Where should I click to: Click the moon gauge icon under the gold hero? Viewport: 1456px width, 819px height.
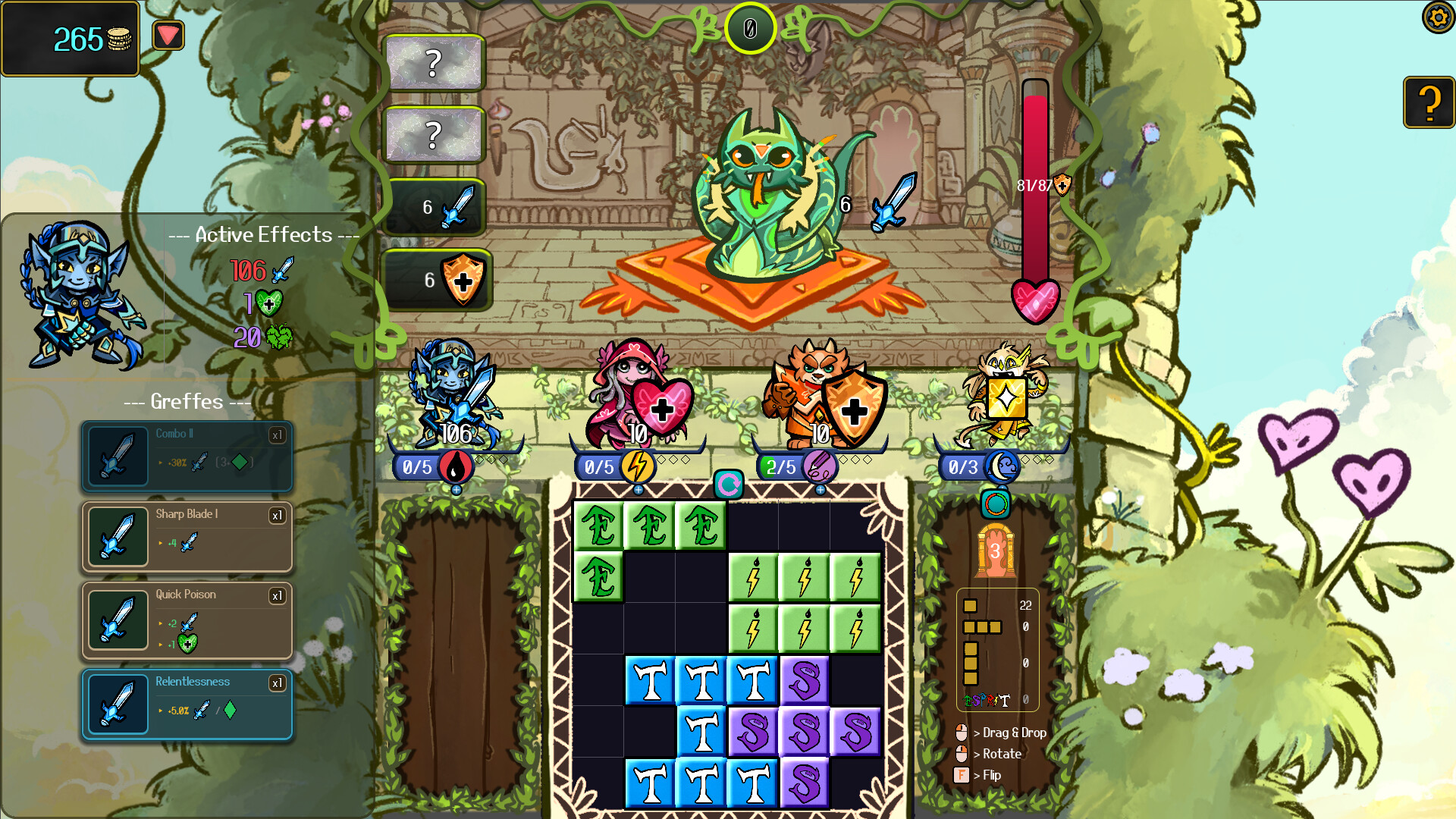pyautogui.click(x=1003, y=467)
